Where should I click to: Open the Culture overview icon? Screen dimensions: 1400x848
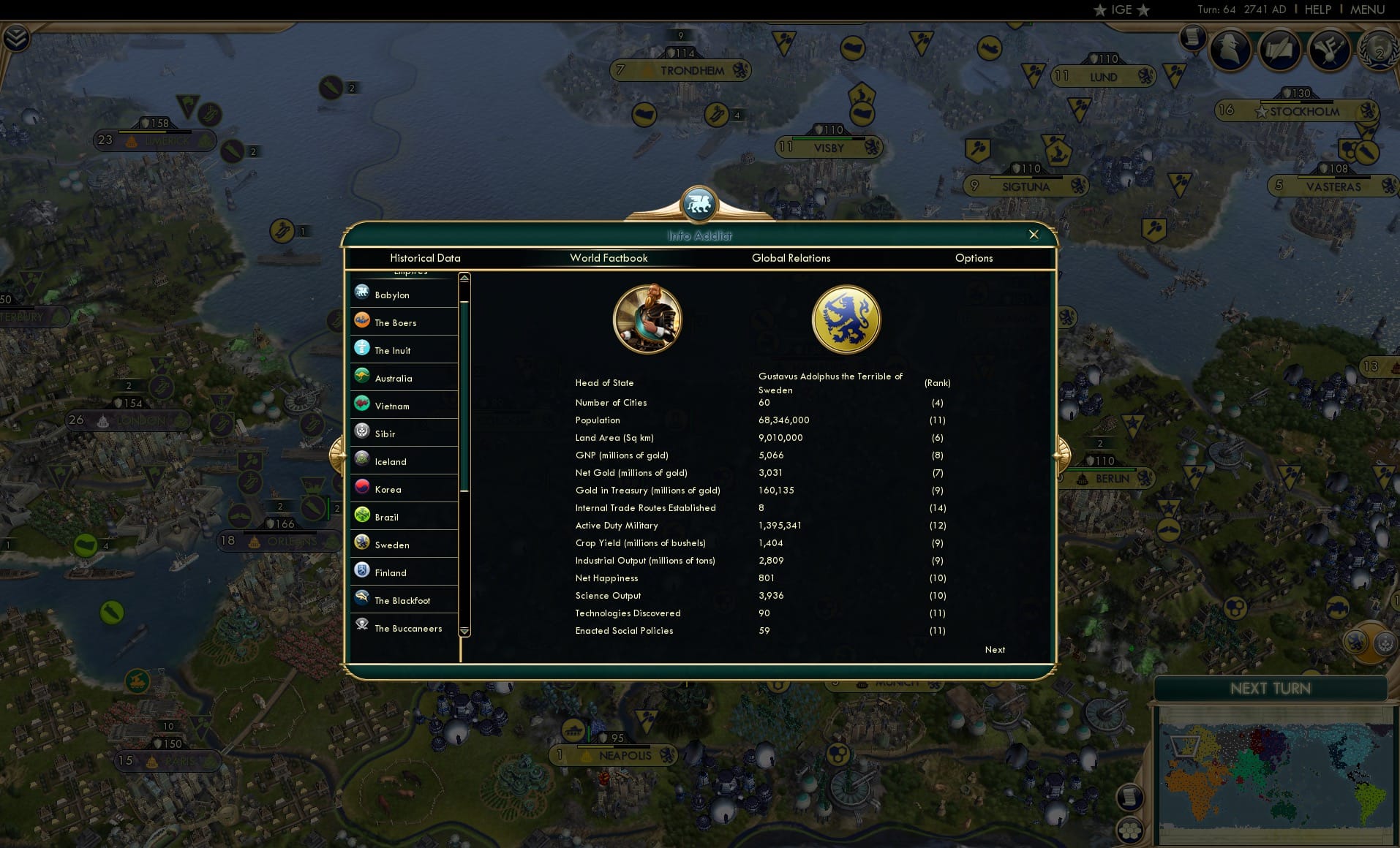click(x=1331, y=50)
